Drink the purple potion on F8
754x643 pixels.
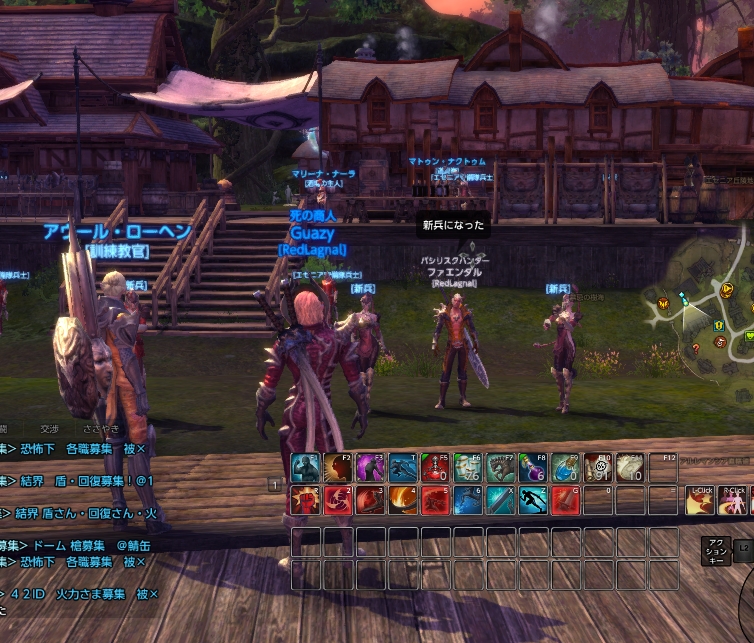(x=532, y=467)
